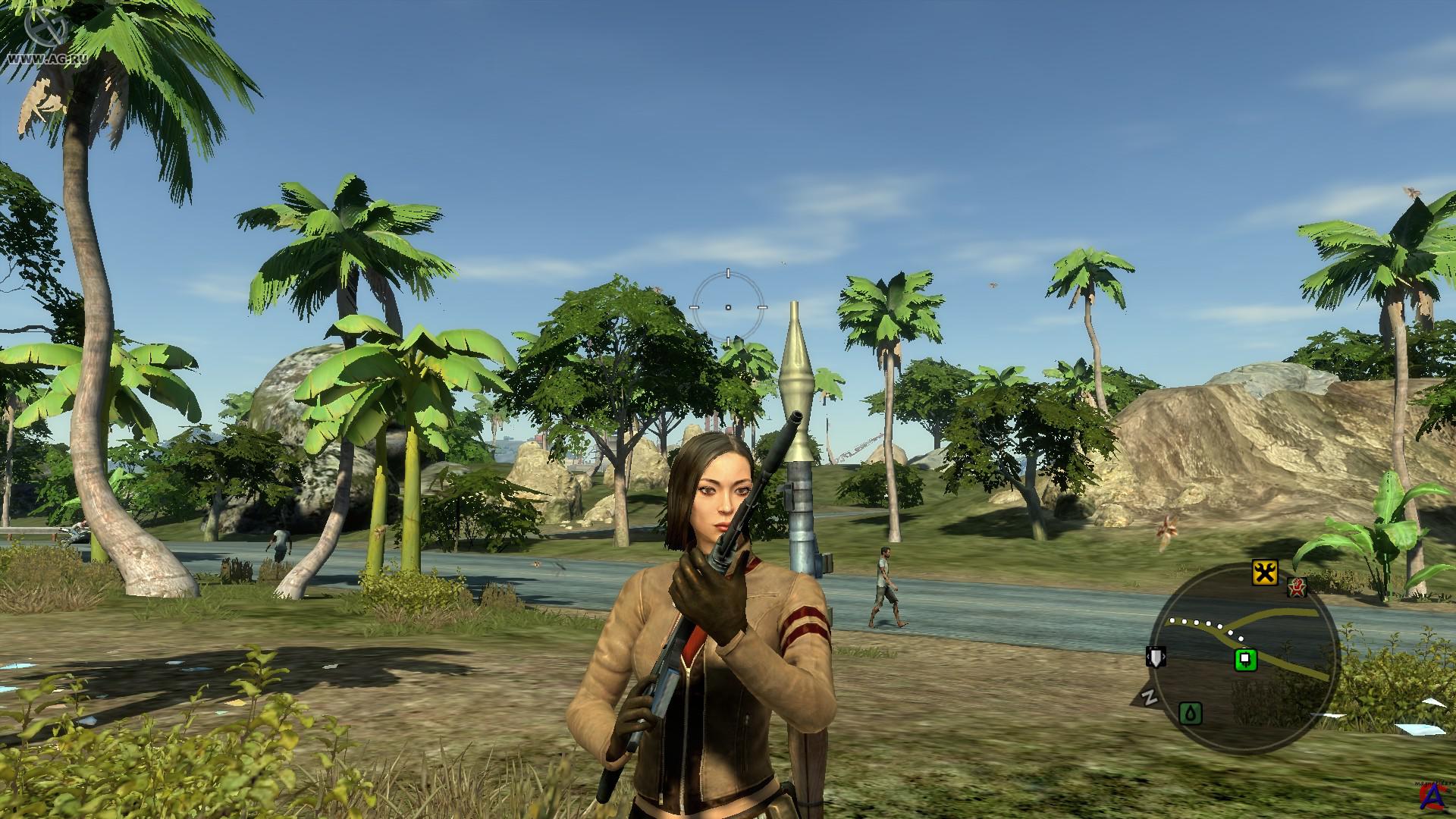Click the red fist star faction marker

[1297, 587]
